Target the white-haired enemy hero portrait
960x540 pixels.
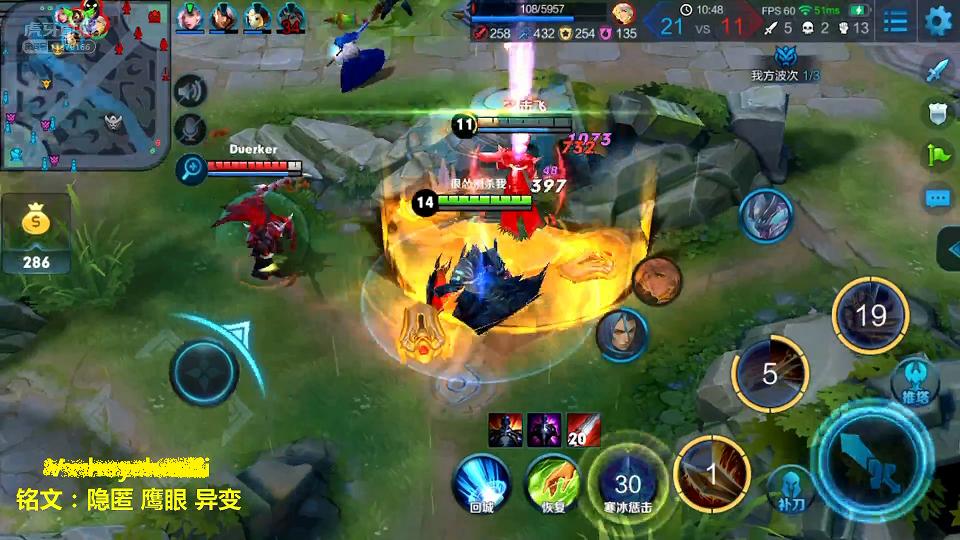pos(622,334)
